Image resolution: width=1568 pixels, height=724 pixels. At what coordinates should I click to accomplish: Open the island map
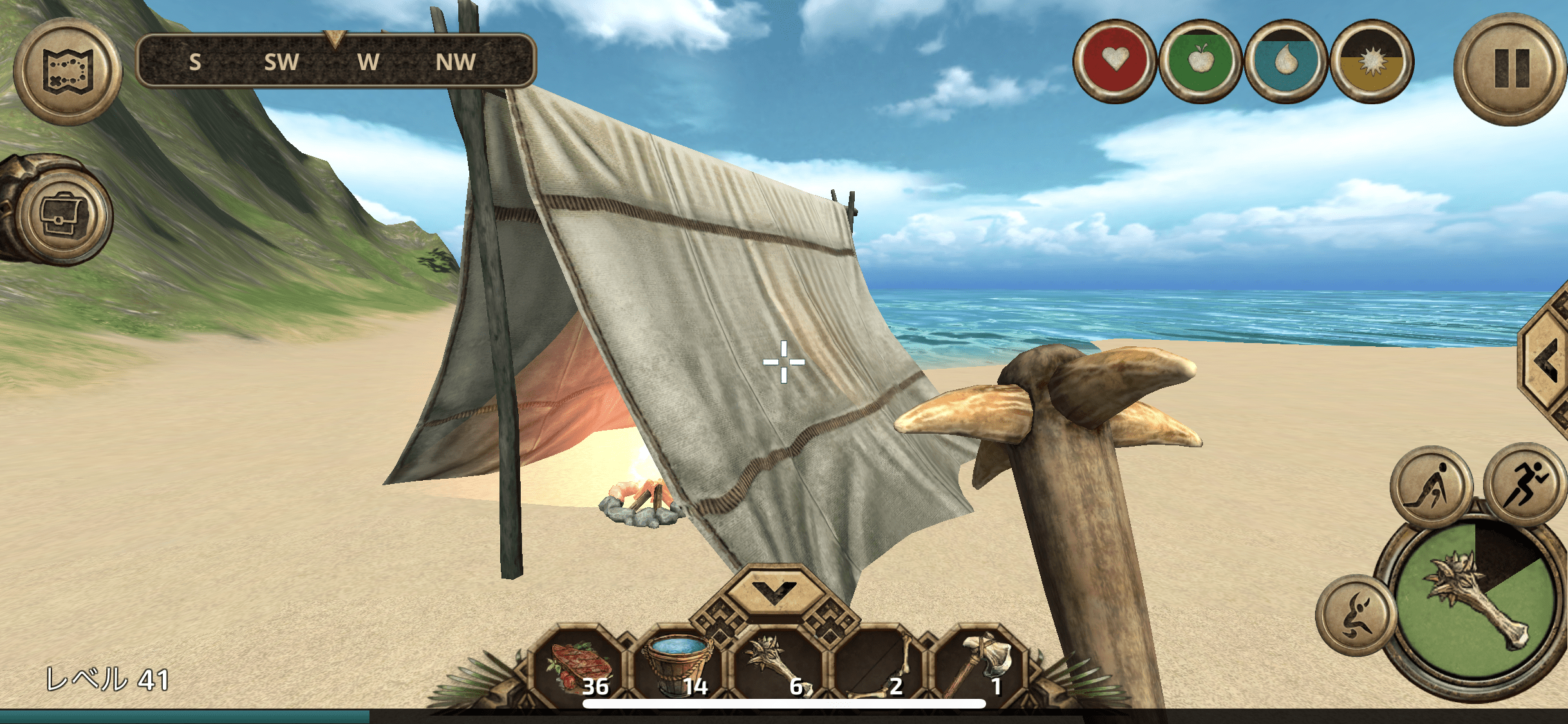[x=68, y=71]
